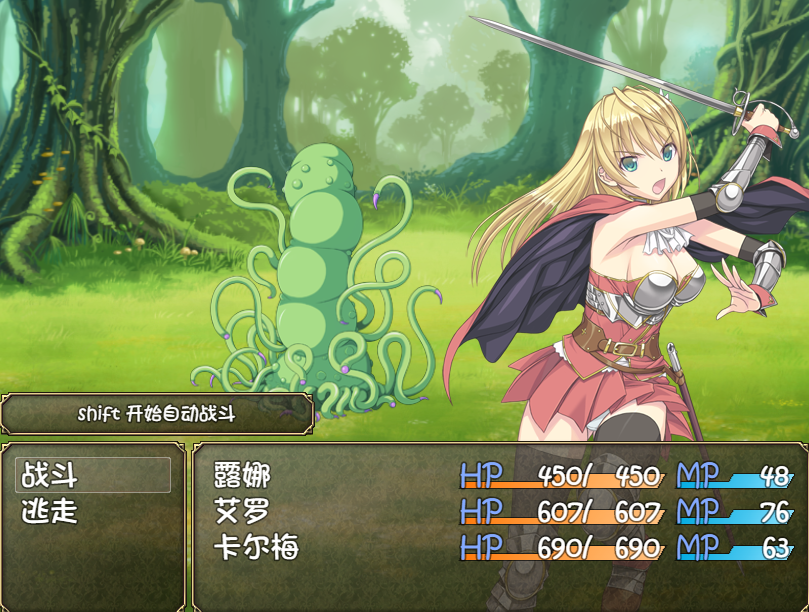Select party member 露娜 in status list
Screen dimensions: 809x612
pyautogui.click(x=243, y=475)
